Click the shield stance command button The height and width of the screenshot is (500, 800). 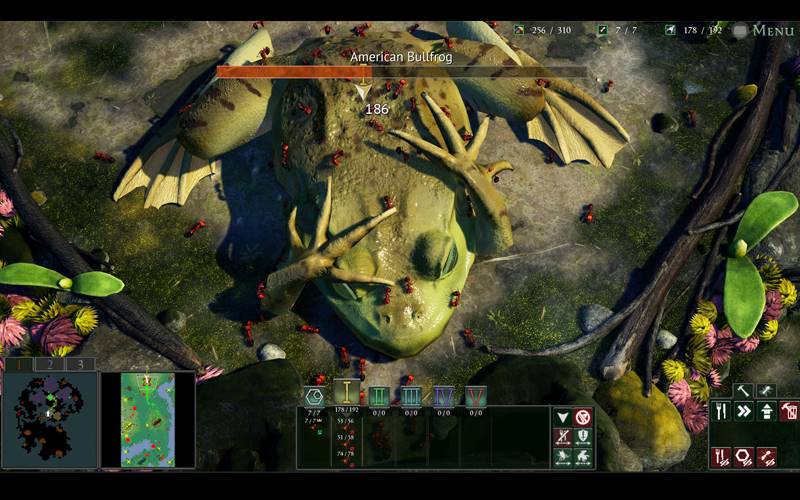(583, 437)
